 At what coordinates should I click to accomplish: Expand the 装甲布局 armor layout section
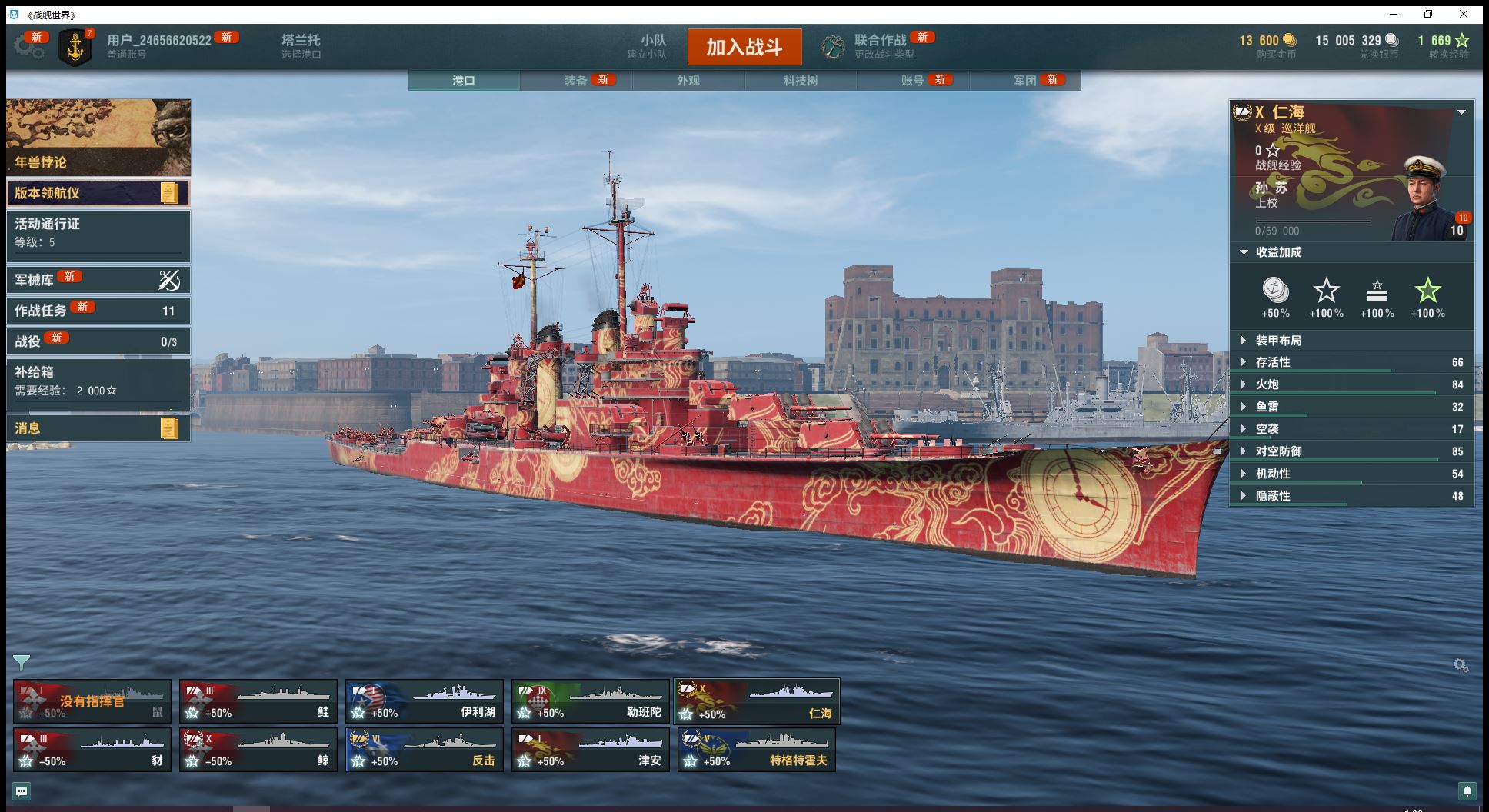pyautogui.click(x=1278, y=341)
